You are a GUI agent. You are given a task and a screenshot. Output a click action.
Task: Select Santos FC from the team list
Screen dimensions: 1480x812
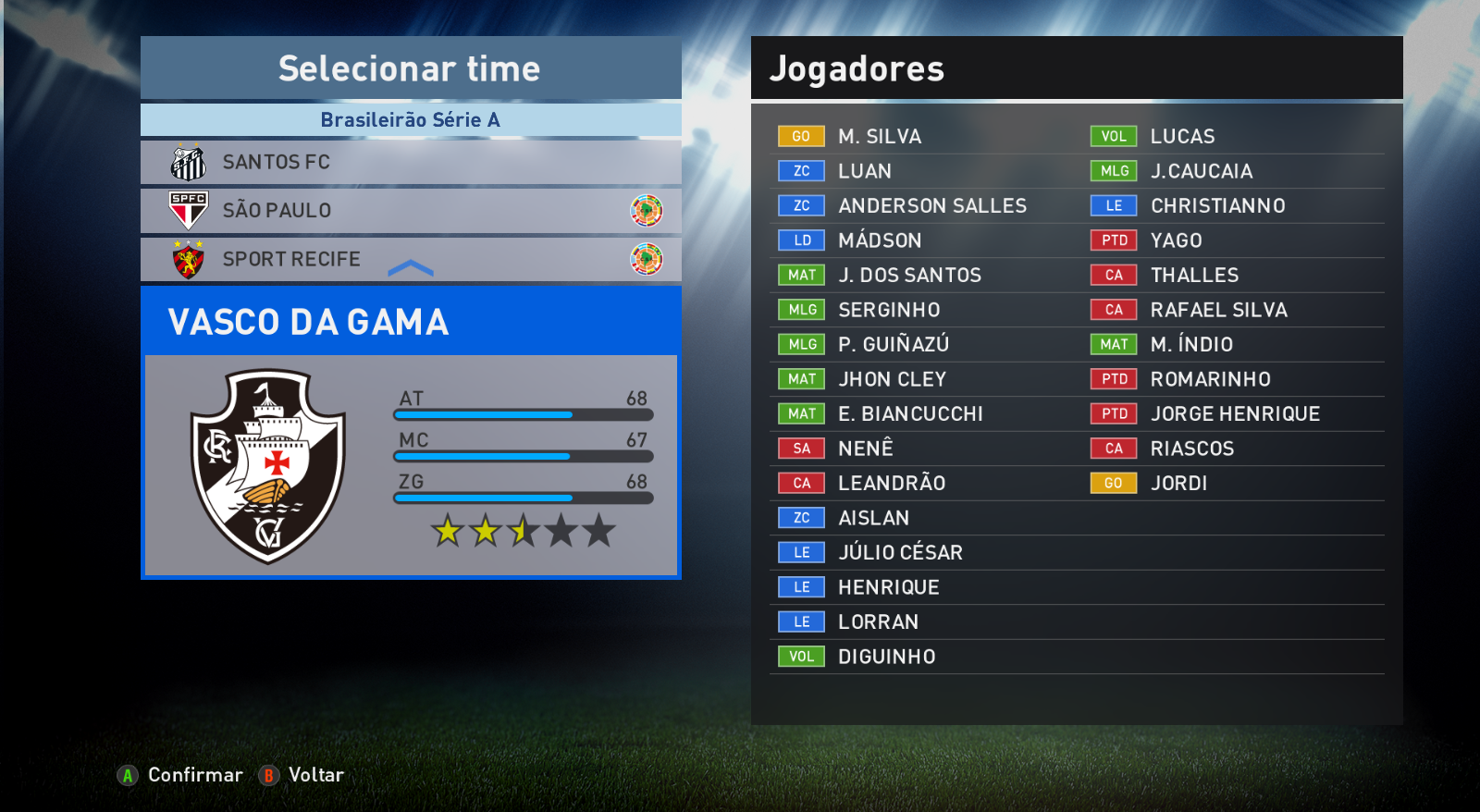(x=410, y=162)
